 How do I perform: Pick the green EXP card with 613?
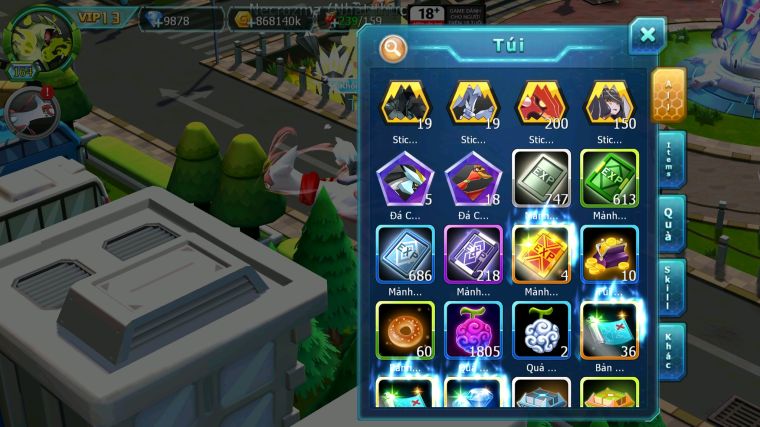coord(609,178)
